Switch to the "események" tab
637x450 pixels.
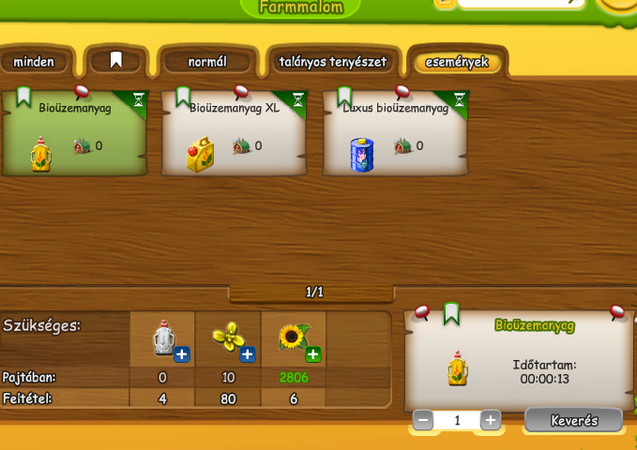(457, 62)
